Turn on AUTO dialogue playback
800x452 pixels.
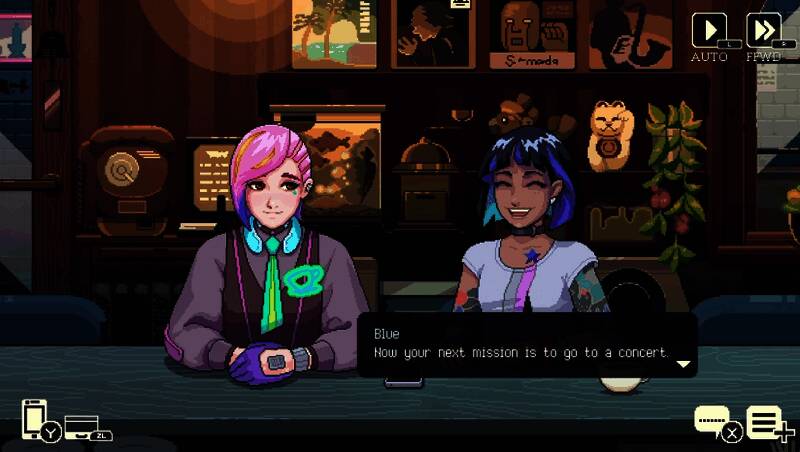(x=709, y=30)
